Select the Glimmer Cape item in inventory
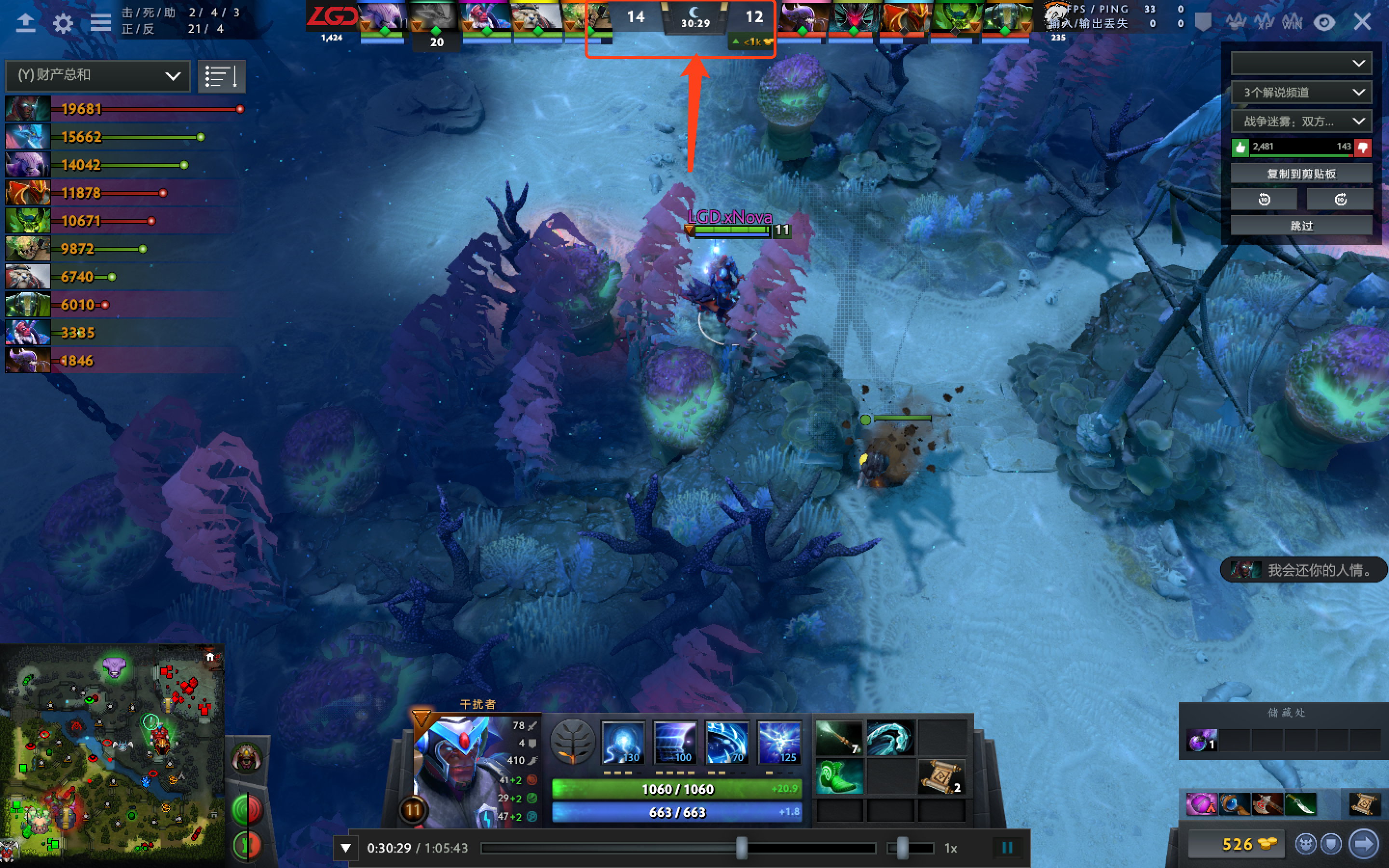Image resolution: width=1389 pixels, height=868 pixels. [890, 740]
